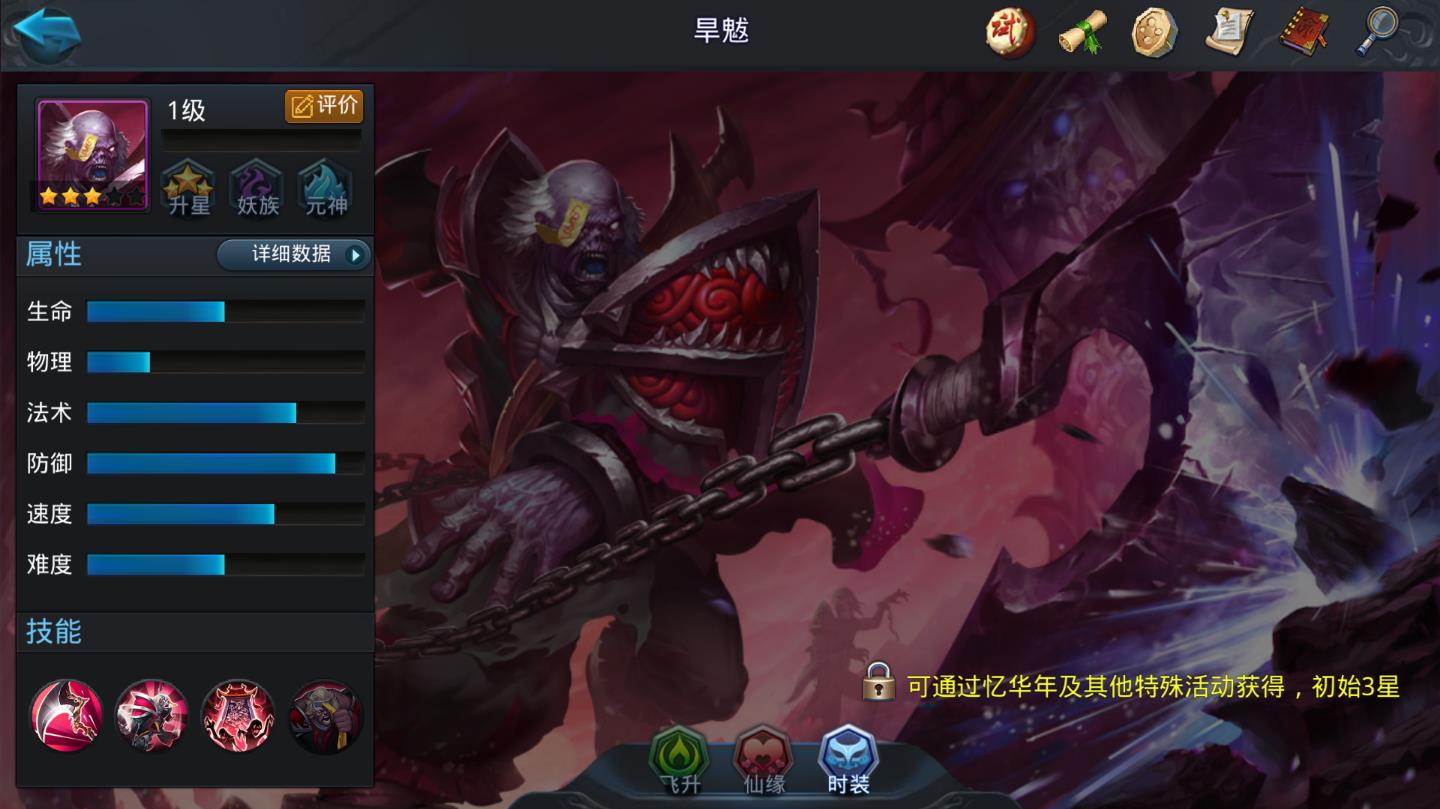Open the 评价 review button
1440x809 pixels.
tap(324, 106)
